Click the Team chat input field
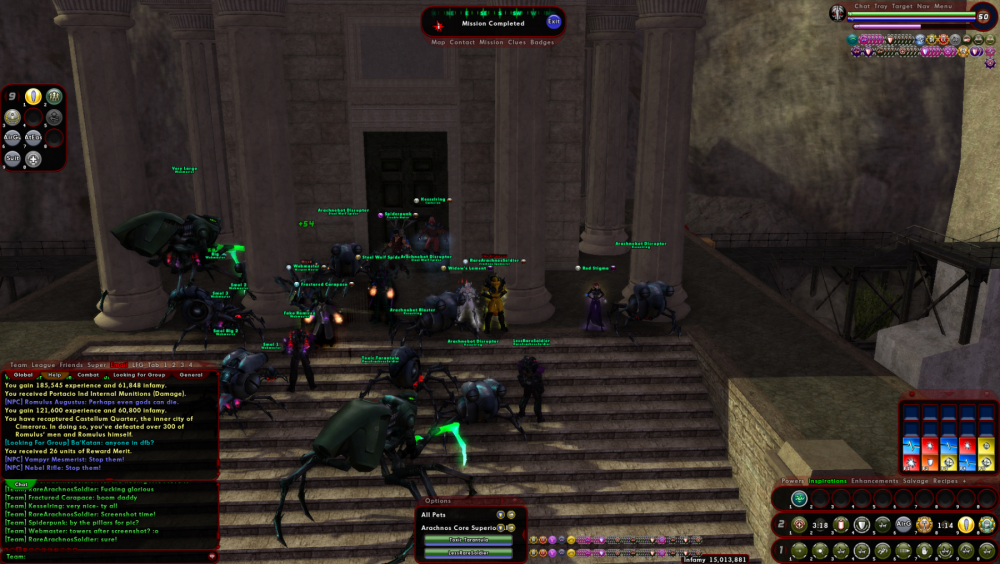Image resolution: width=1000 pixels, height=564 pixels. 110,556
